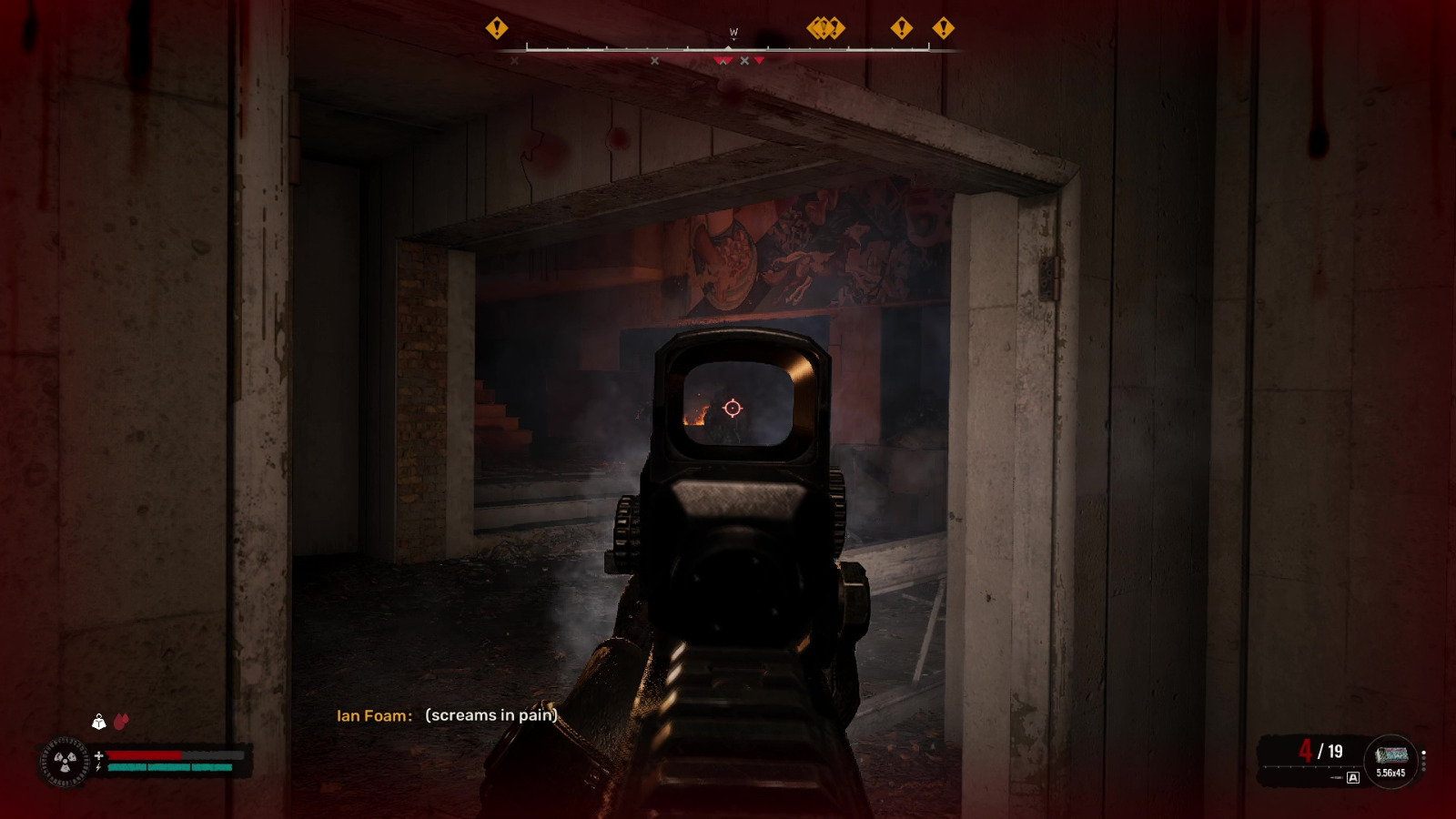Select the clustered quest markers above the compass
The height and width of the screenshot is (819, 1456).
[x=824, y=28]
